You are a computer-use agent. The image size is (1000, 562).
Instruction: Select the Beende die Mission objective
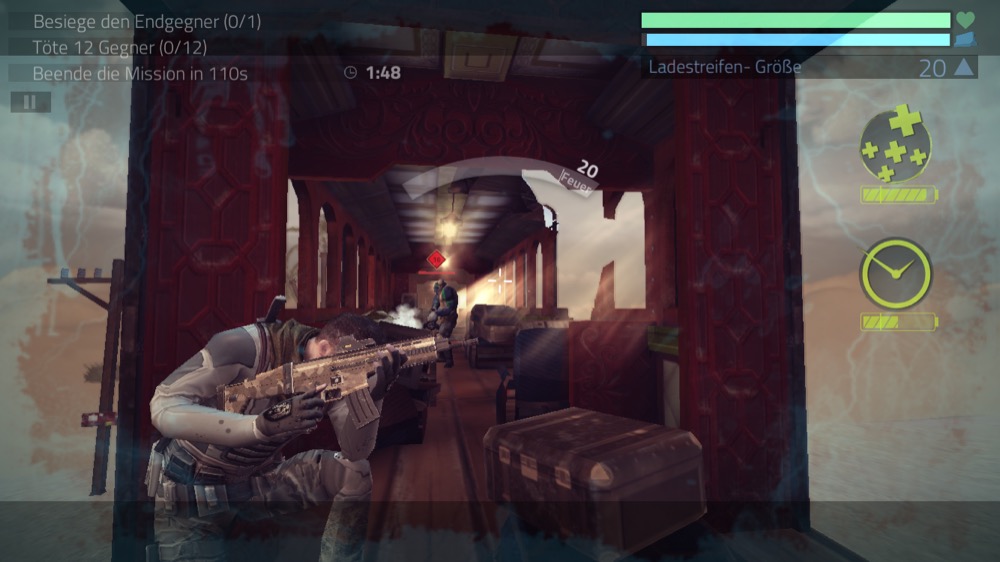tap(140, 73)
